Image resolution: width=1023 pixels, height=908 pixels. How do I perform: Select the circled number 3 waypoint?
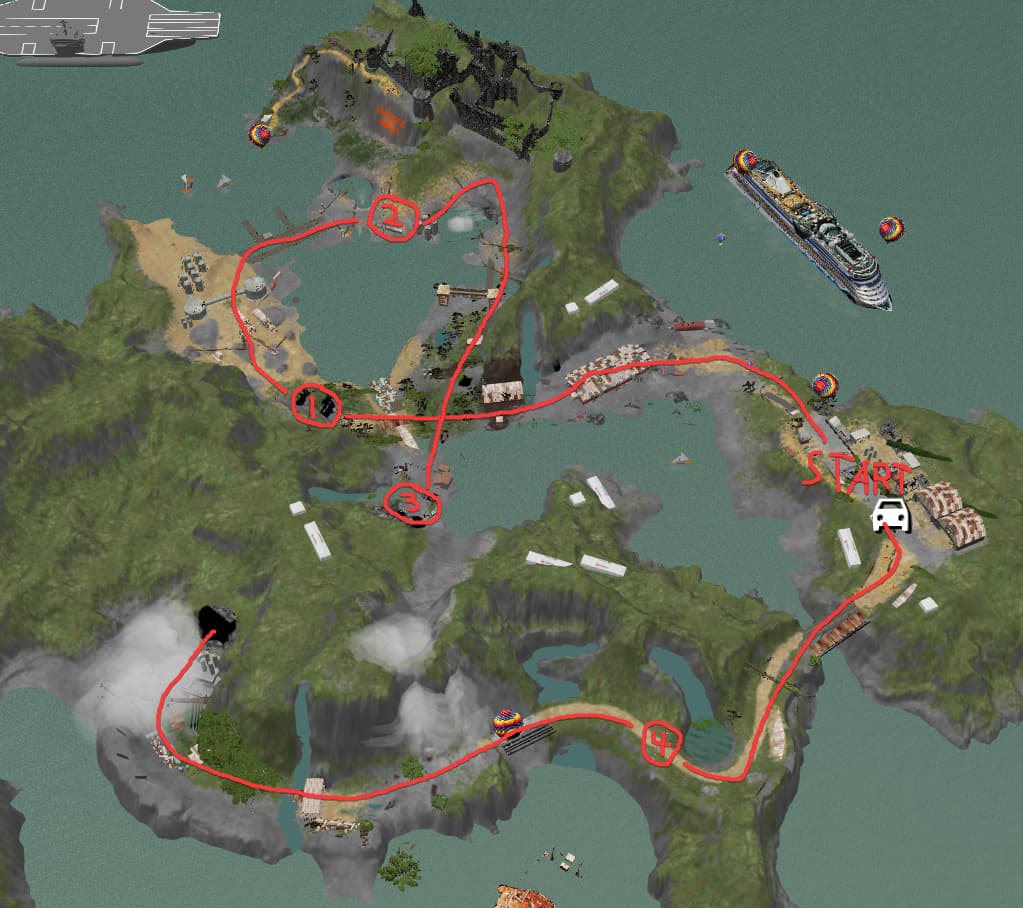pyautogui.click(x=411, y=503)
